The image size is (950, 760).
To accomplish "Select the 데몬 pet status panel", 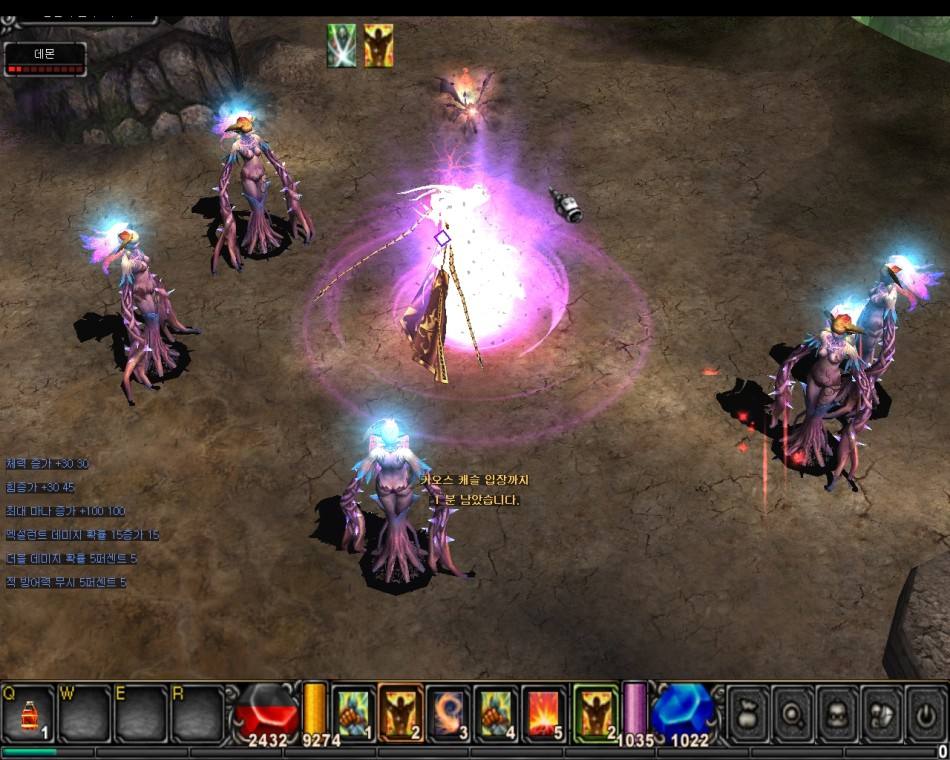I will (45, 59).
